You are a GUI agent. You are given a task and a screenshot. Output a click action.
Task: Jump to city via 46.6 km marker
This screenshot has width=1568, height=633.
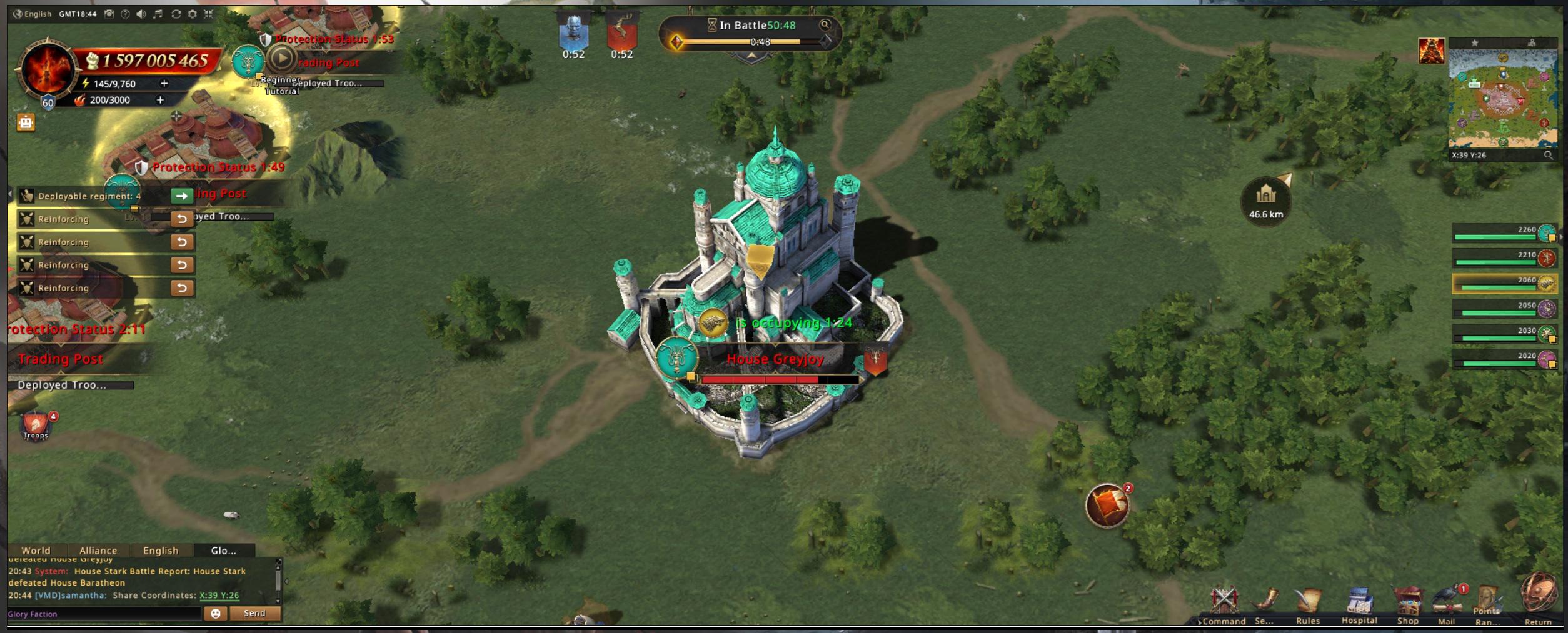[x=1266, y=201]
